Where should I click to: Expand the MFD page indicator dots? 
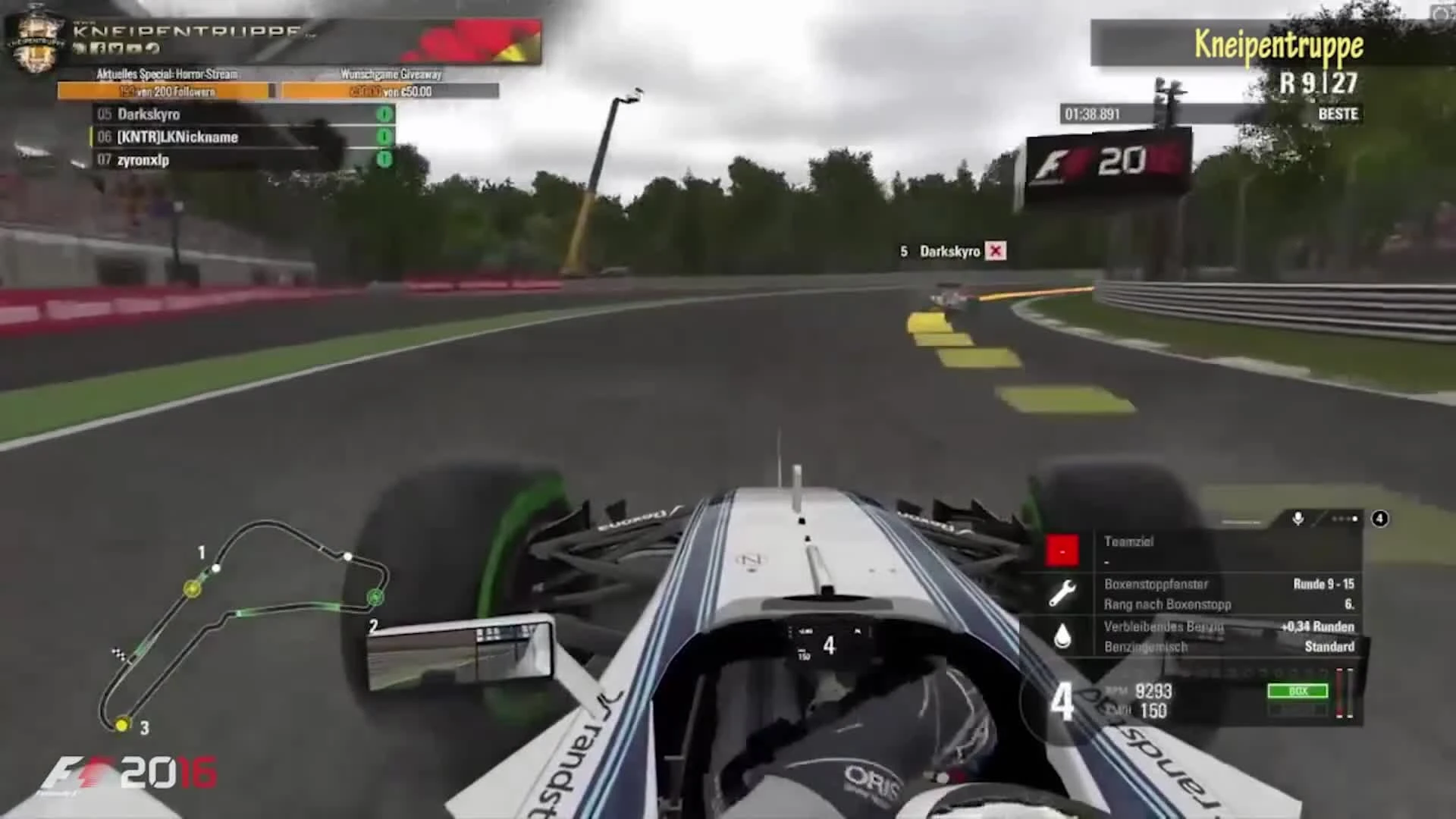[x=1343, y=519]
